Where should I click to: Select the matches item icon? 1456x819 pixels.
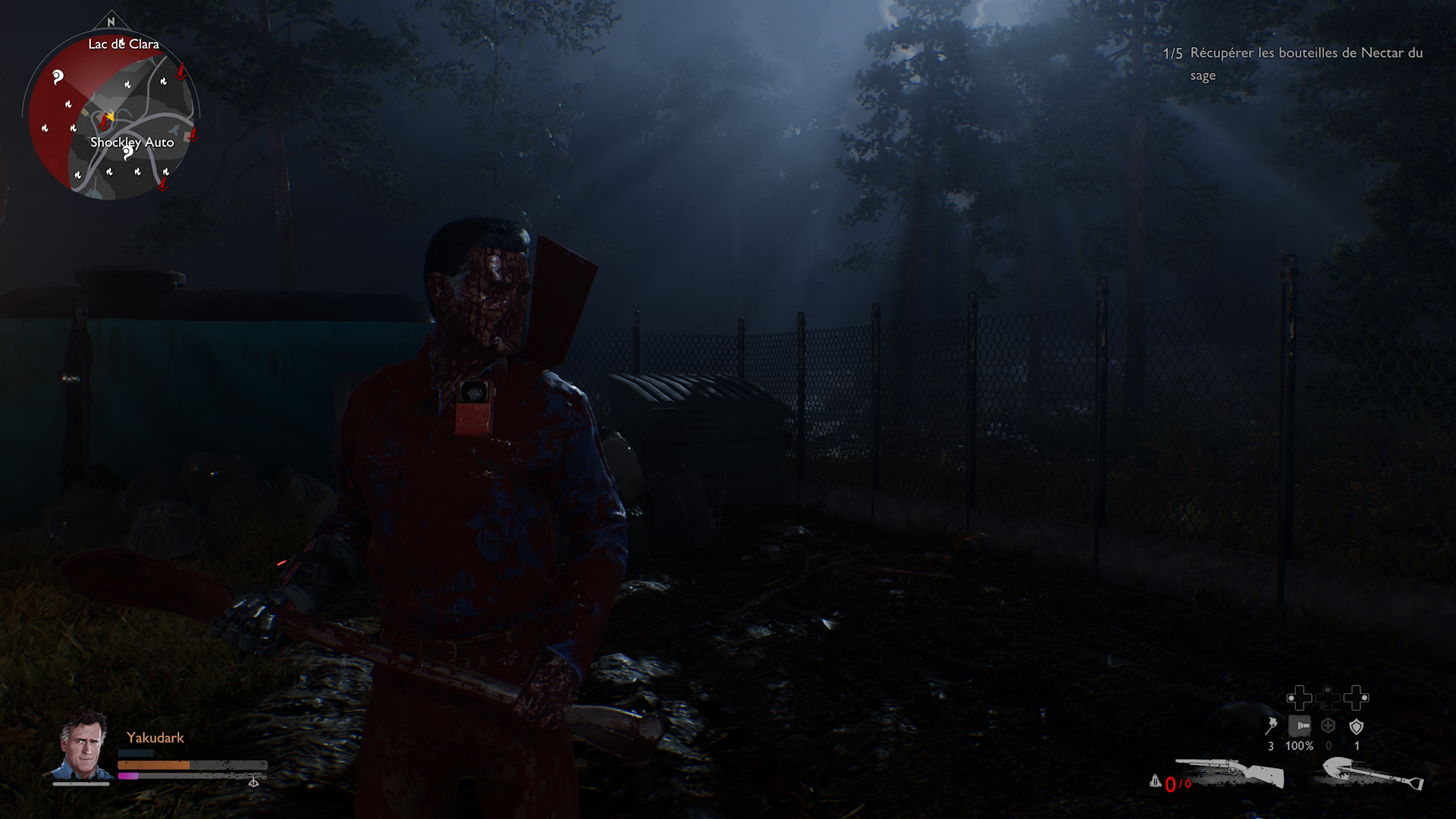1271,726
